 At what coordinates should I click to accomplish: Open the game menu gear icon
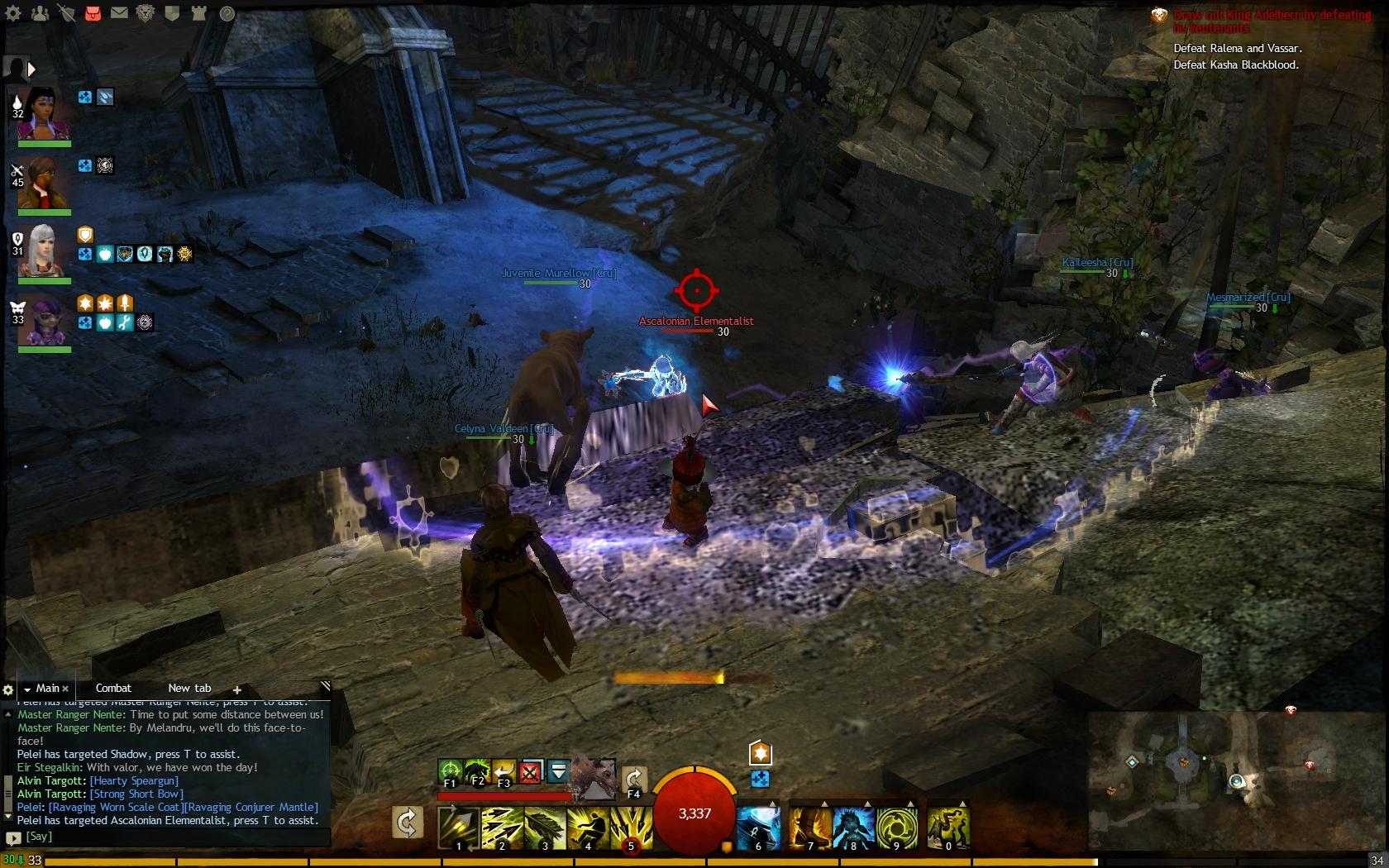pos(15,13)
